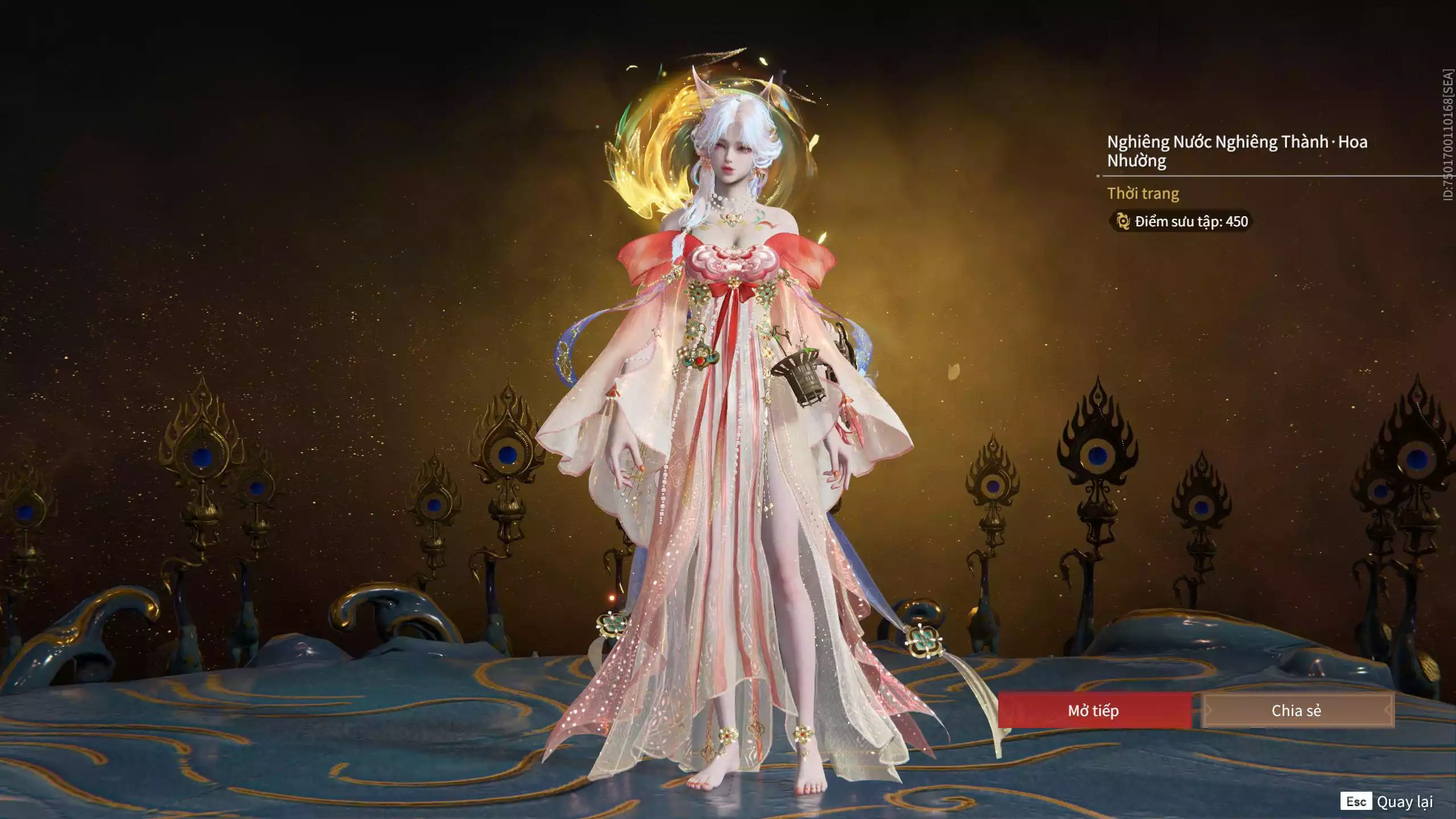Go back using "Quay lại"
The image size is (1456, 819).
point(1404,802)
